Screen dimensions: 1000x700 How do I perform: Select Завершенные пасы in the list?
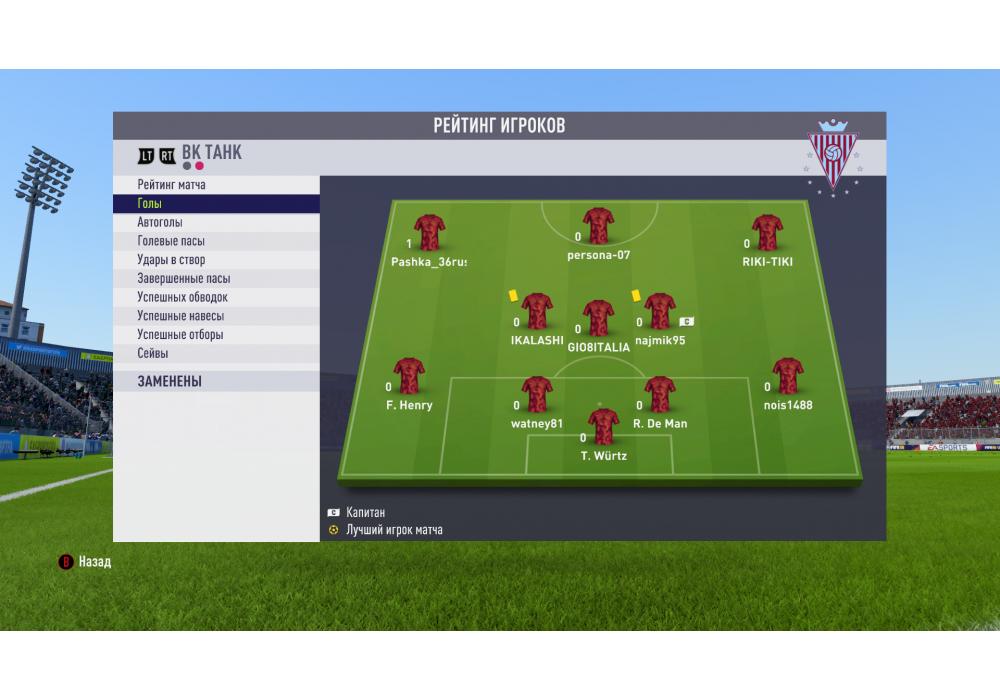[216, 279]
